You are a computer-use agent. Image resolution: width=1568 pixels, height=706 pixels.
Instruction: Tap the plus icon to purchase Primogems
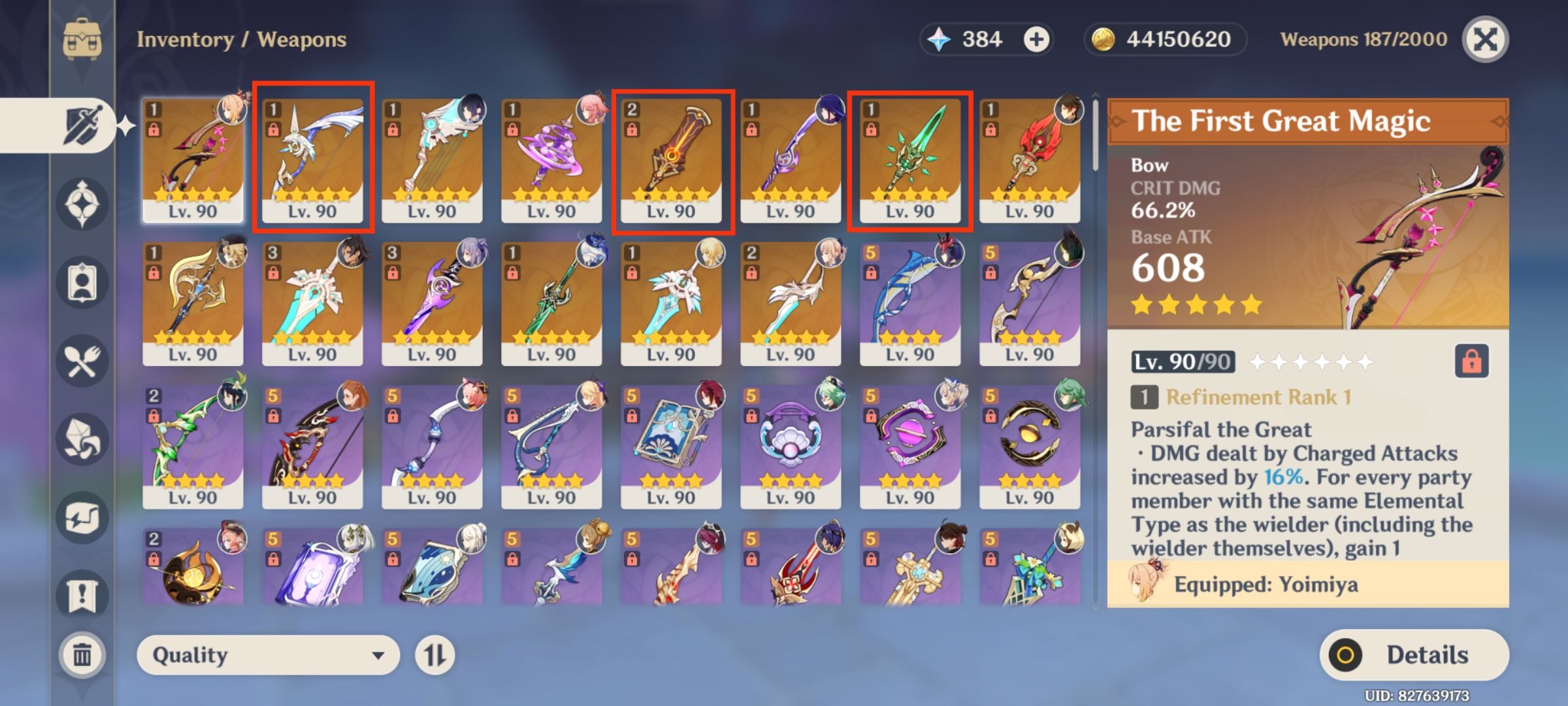(1038, 39)
